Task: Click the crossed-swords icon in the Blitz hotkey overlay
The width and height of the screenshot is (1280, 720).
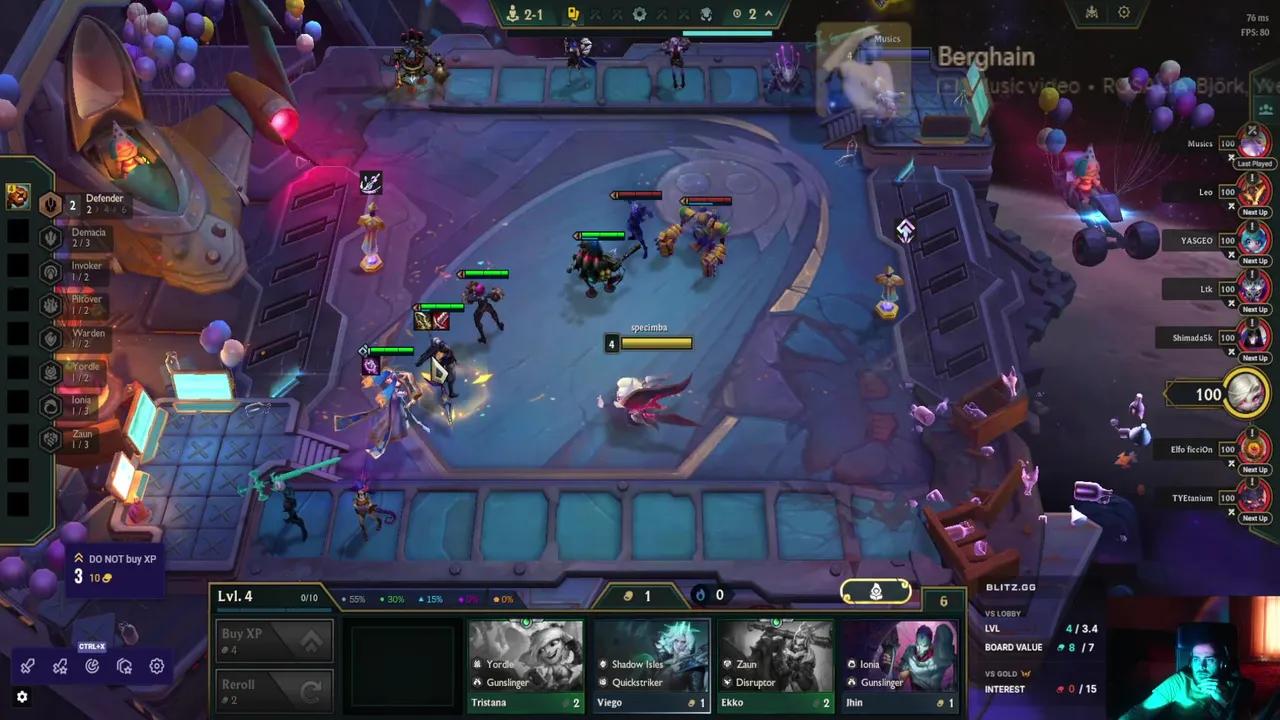Action: coord(27,666)
